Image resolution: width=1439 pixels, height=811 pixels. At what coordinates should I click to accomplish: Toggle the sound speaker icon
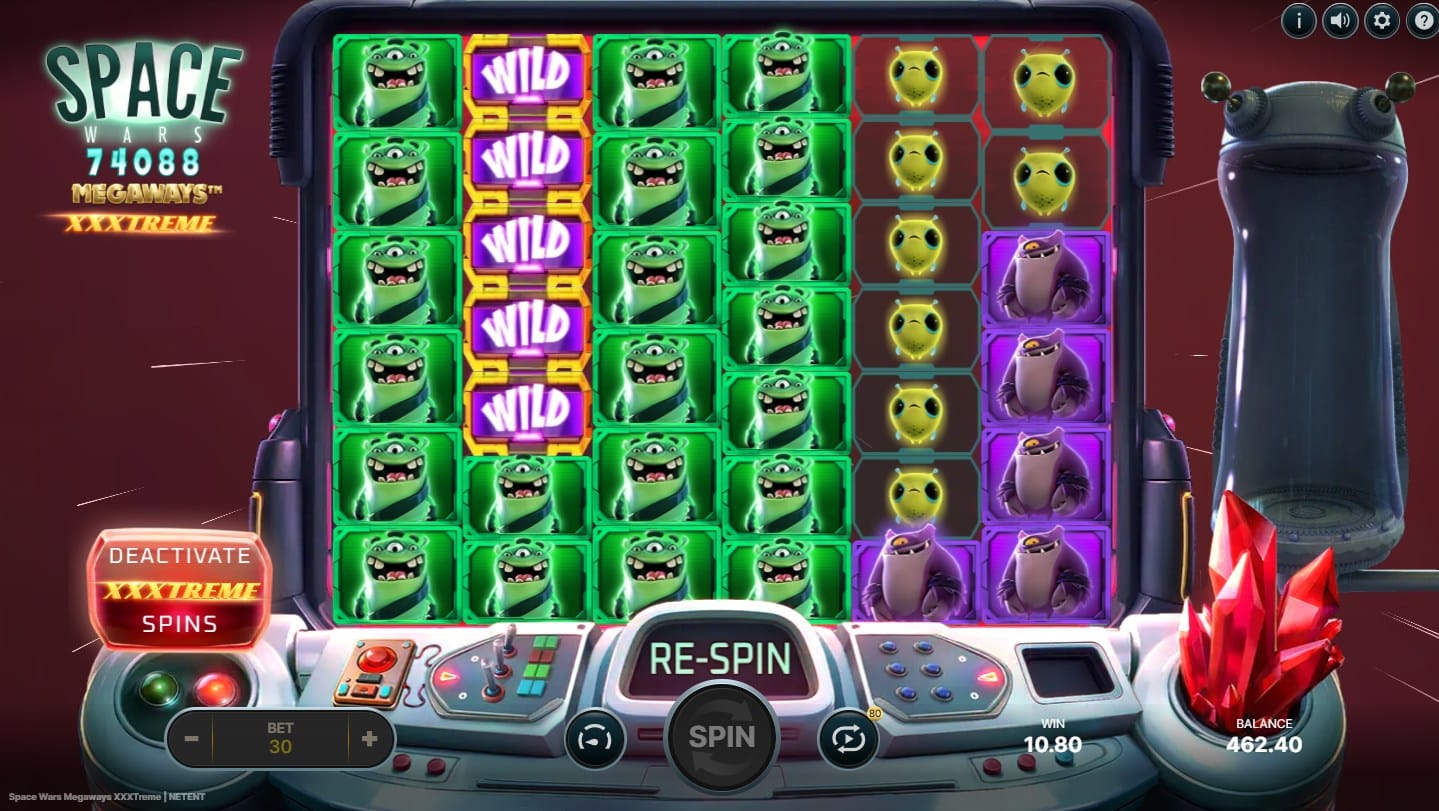1339,20
